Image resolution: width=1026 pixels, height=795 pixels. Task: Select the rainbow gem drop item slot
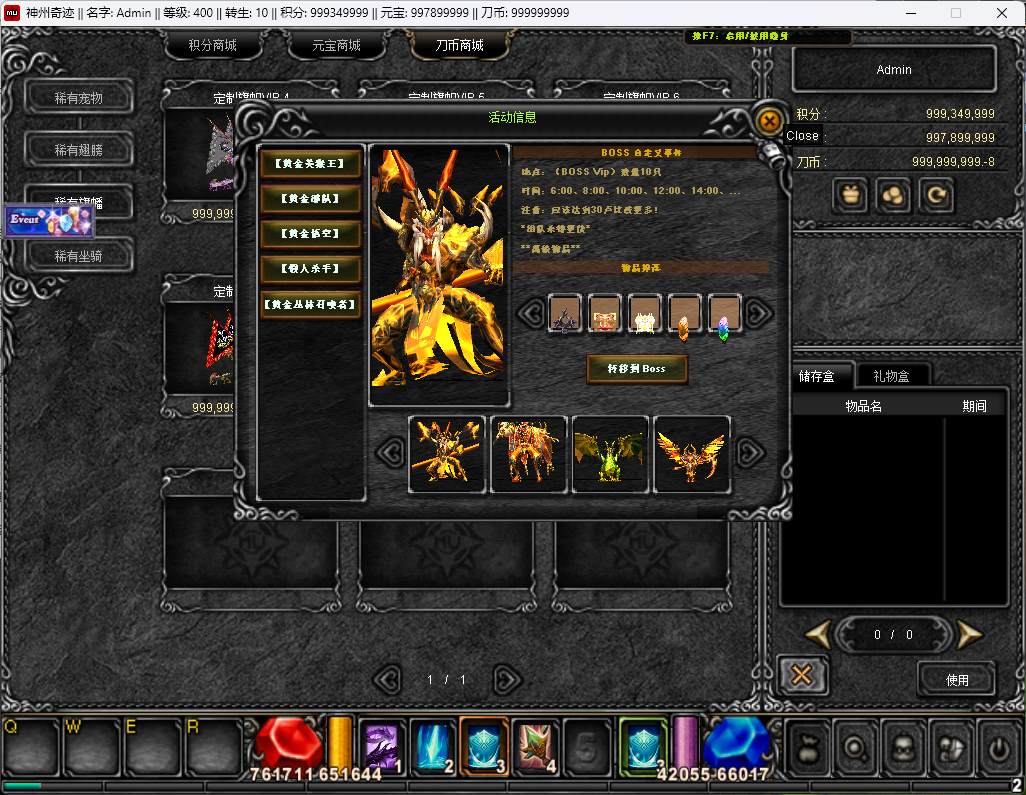tap(724, 314)
